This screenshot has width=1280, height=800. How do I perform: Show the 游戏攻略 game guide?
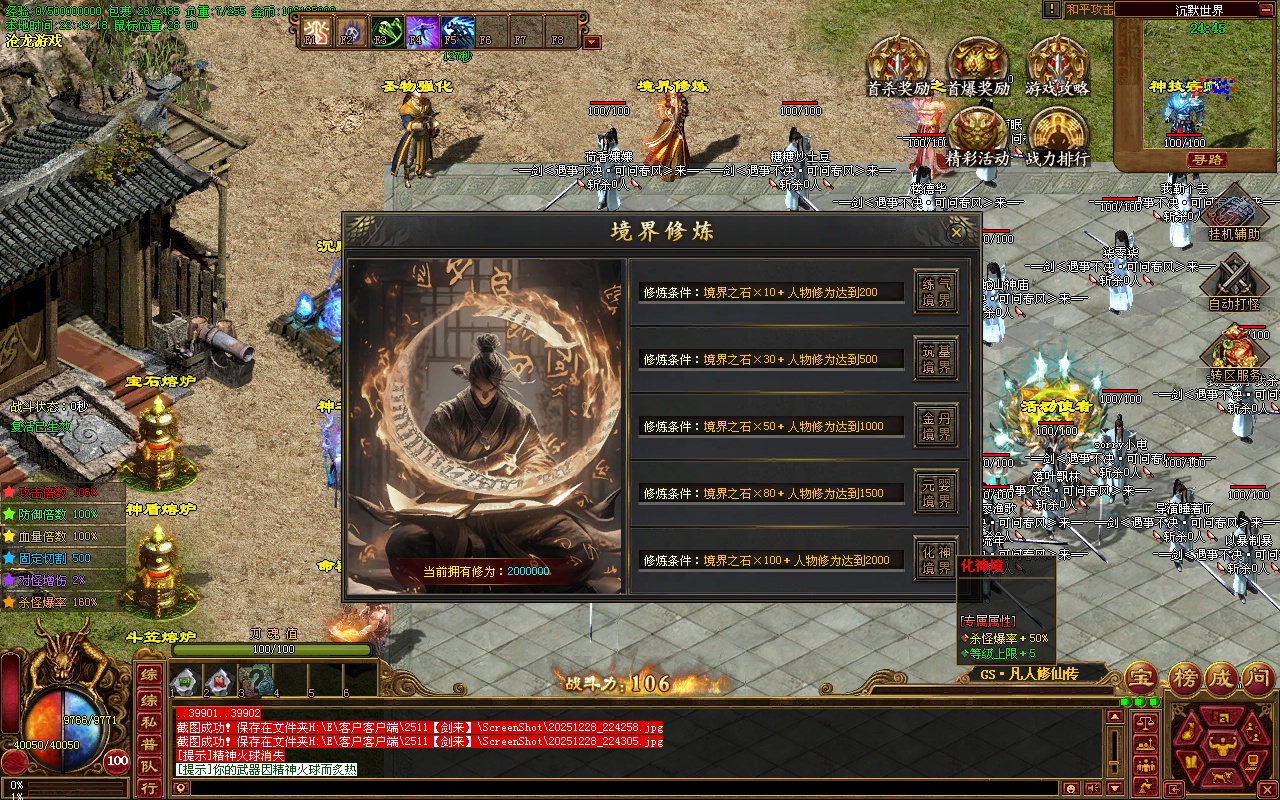click(1057, 66)
